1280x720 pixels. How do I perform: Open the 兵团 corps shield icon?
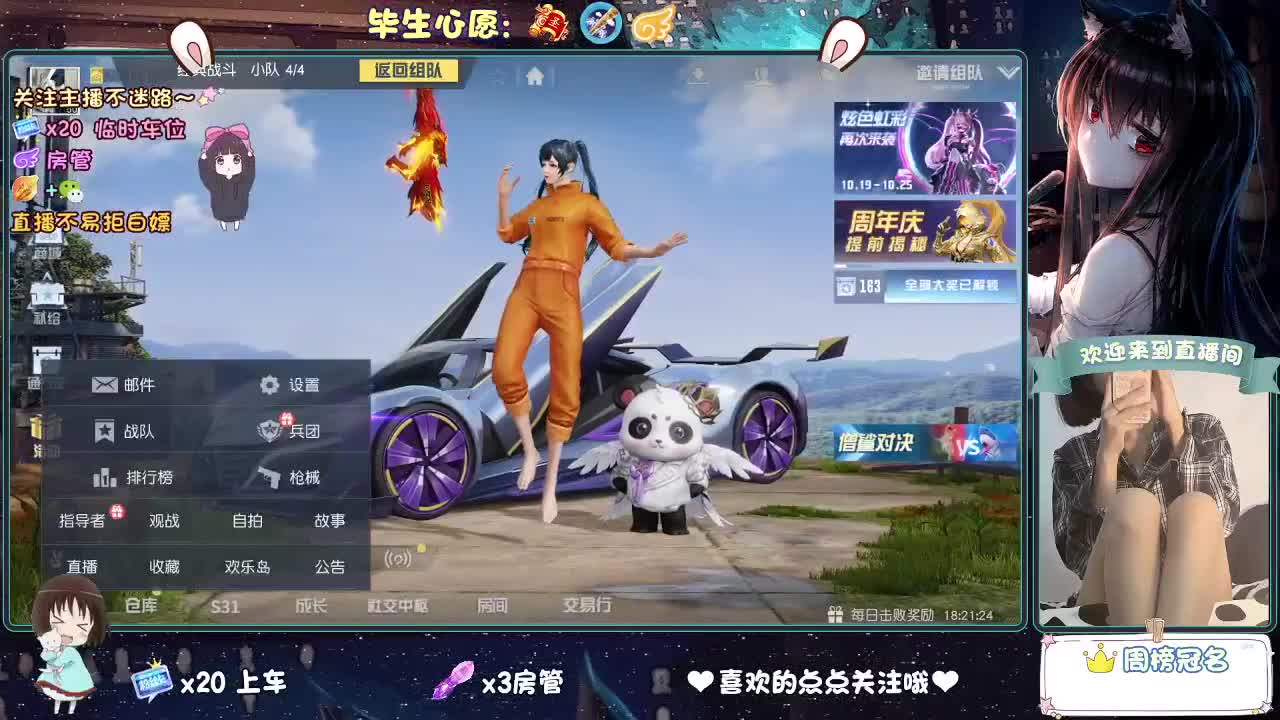tap(268, 430)
